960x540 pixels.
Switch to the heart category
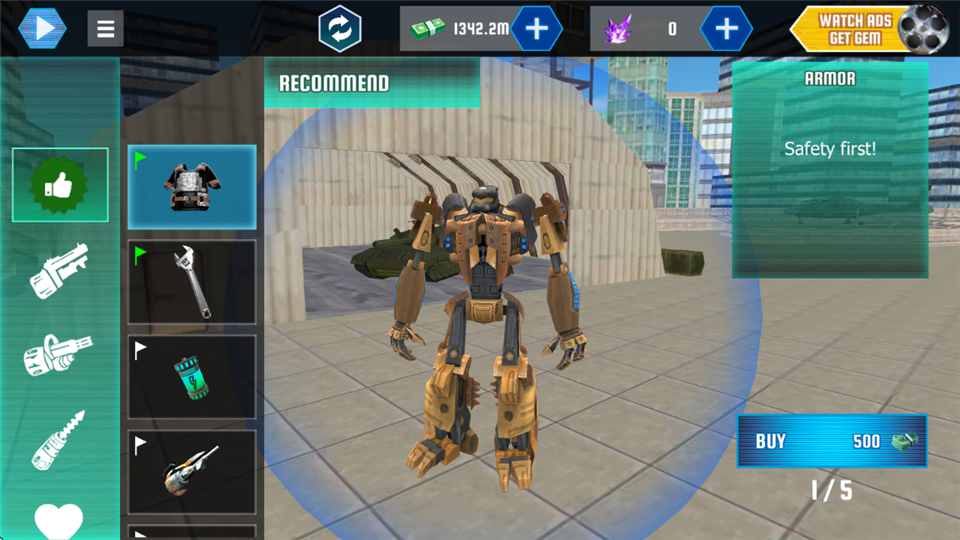(59, 518)
